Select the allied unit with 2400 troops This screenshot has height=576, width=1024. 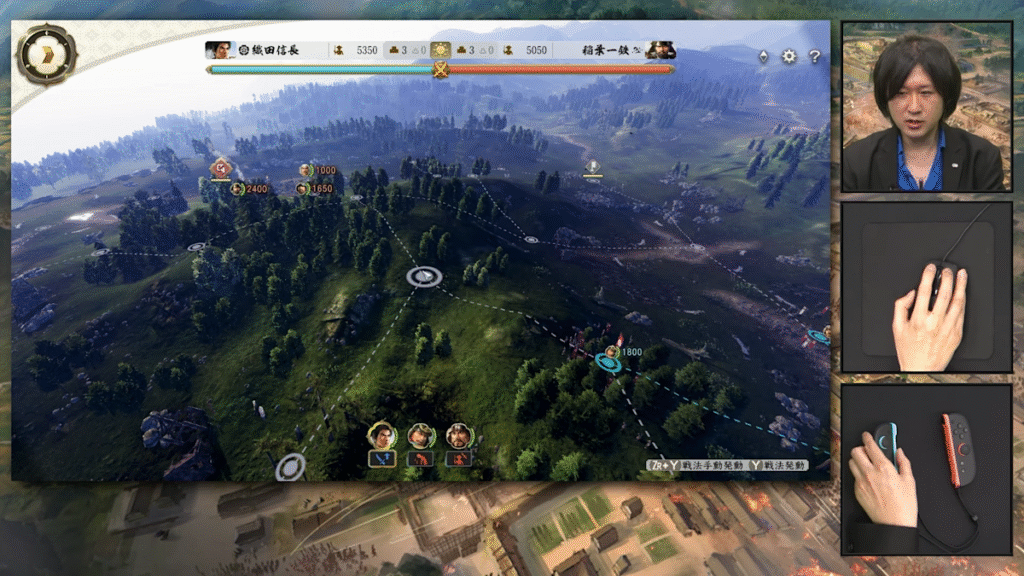(x=238, y=188)
